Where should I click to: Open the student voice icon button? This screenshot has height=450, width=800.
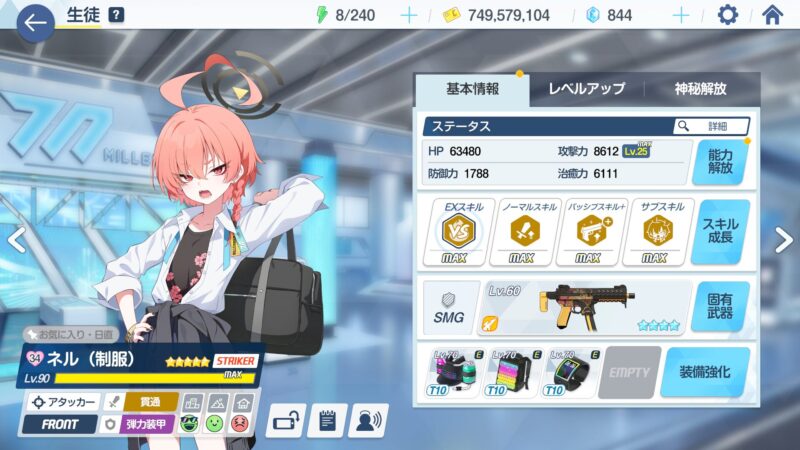368,420
